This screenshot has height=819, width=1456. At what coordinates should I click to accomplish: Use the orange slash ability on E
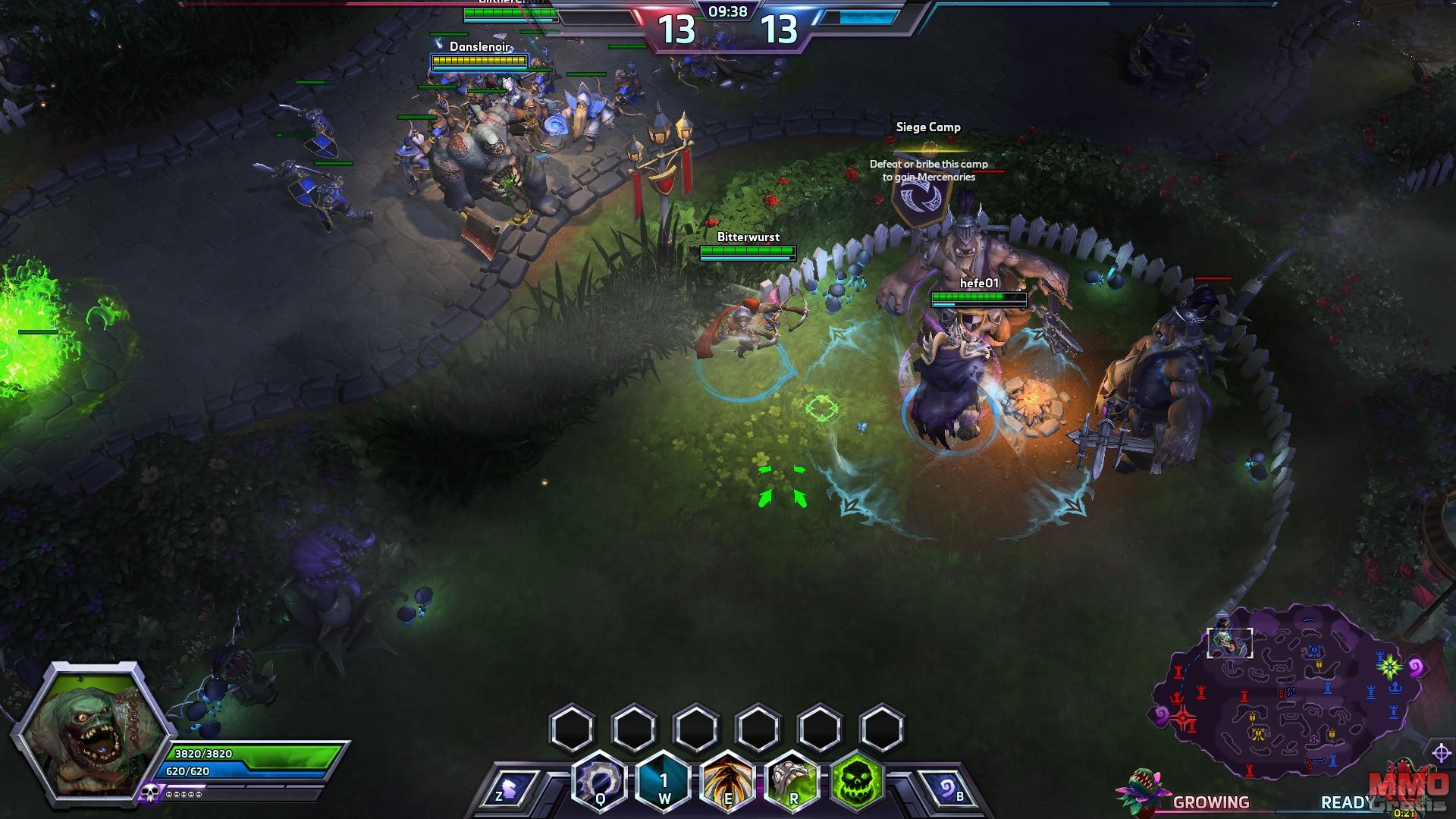point(728,782)
